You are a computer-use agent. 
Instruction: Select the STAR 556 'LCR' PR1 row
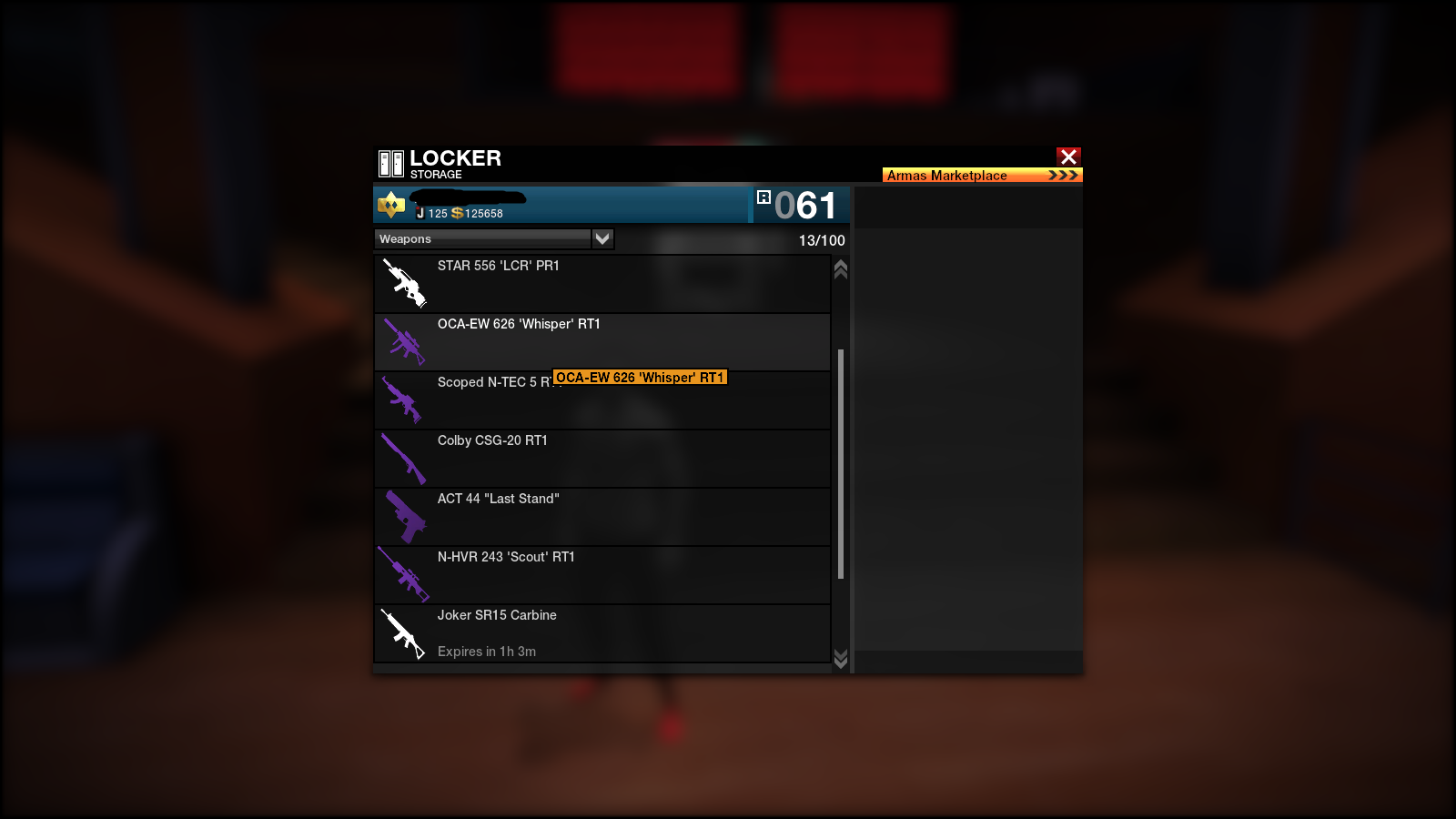tap(602, 284)
